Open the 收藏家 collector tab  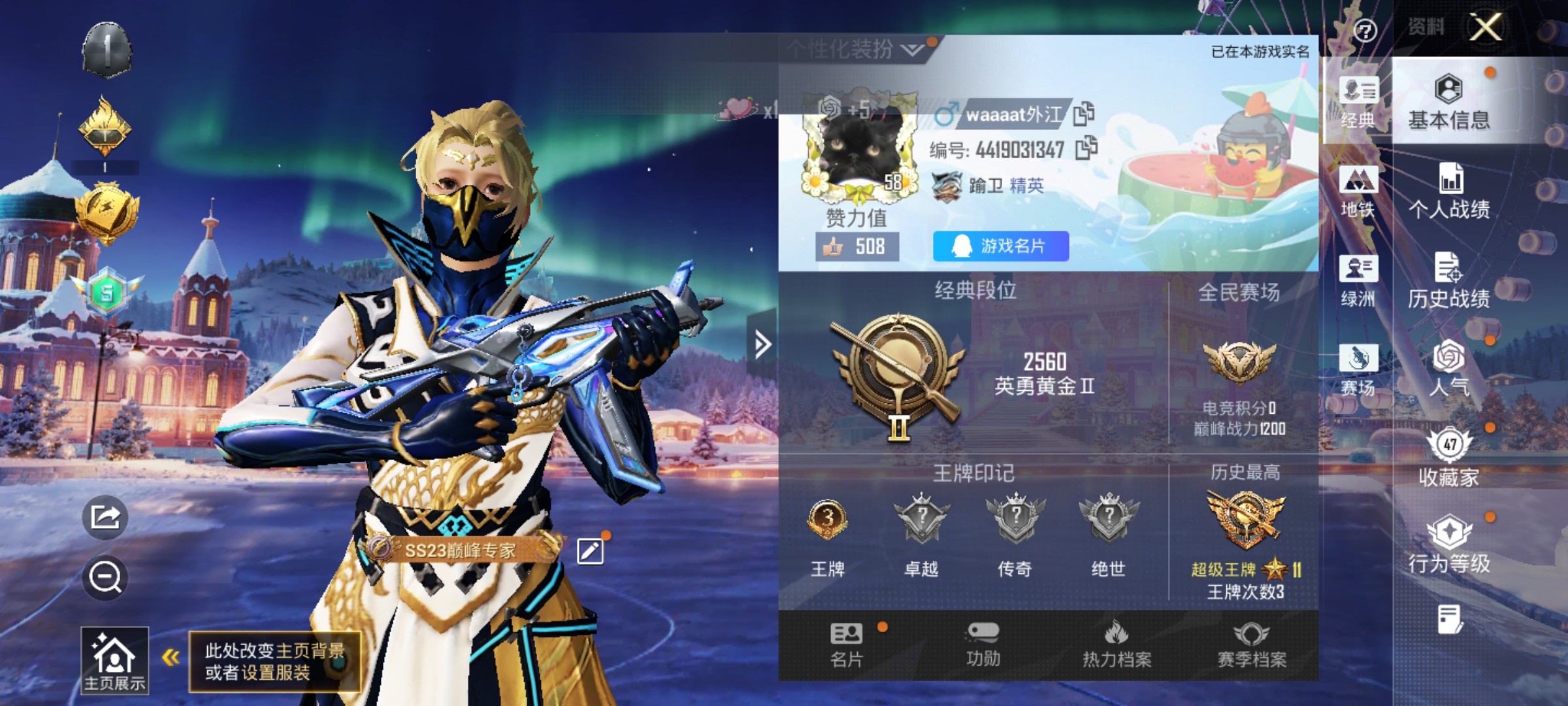(1448, 458)
